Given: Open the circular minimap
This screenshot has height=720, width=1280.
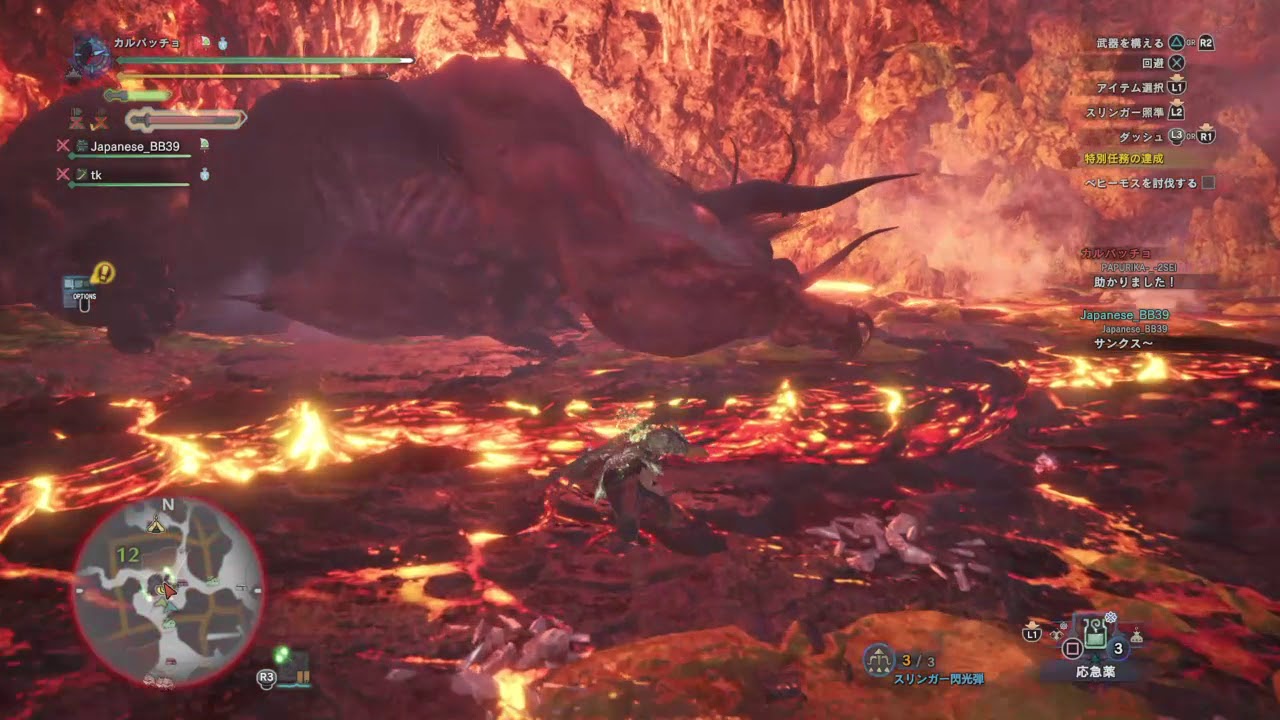Looking at the screenshot, I should pos(168,592).
